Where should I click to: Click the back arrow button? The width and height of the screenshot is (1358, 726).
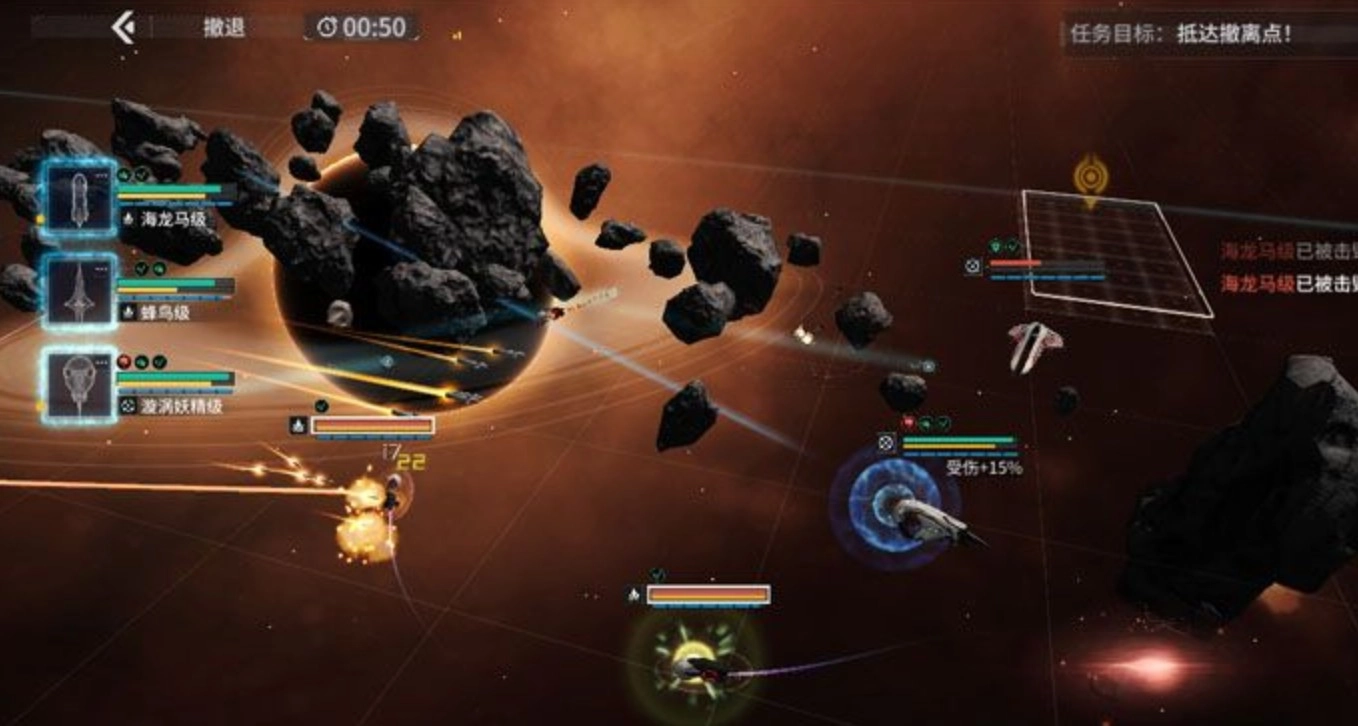[x=124, y=27]
